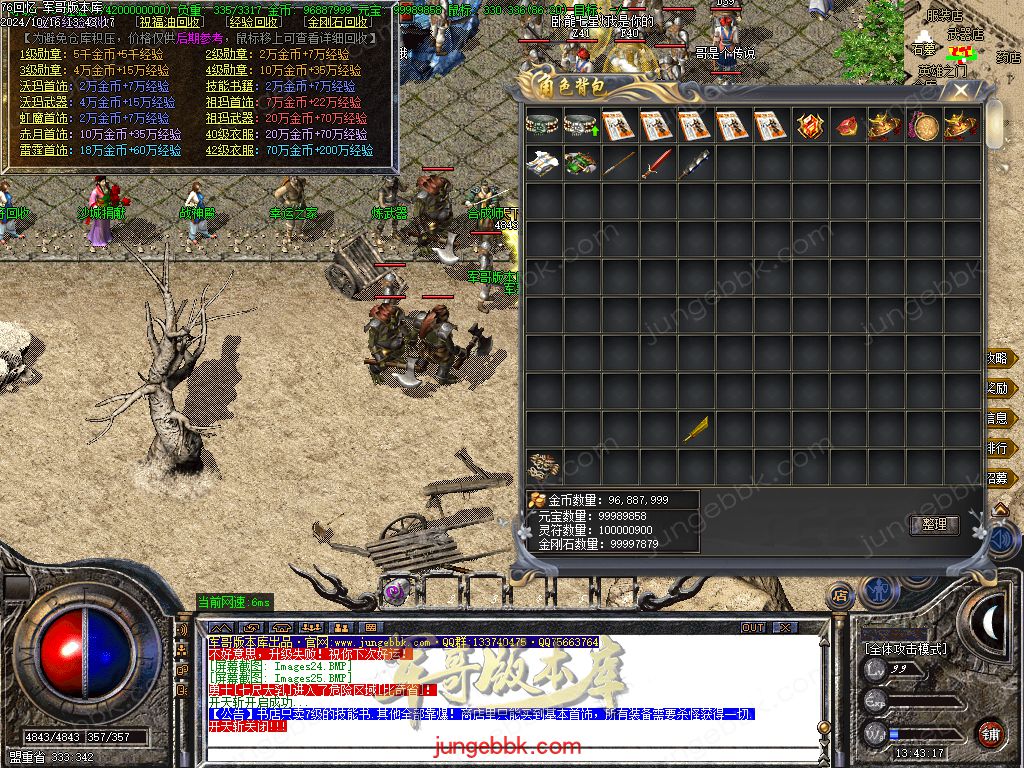
Task: Select the yellow blade item in backpack
Action: [695, 429]
